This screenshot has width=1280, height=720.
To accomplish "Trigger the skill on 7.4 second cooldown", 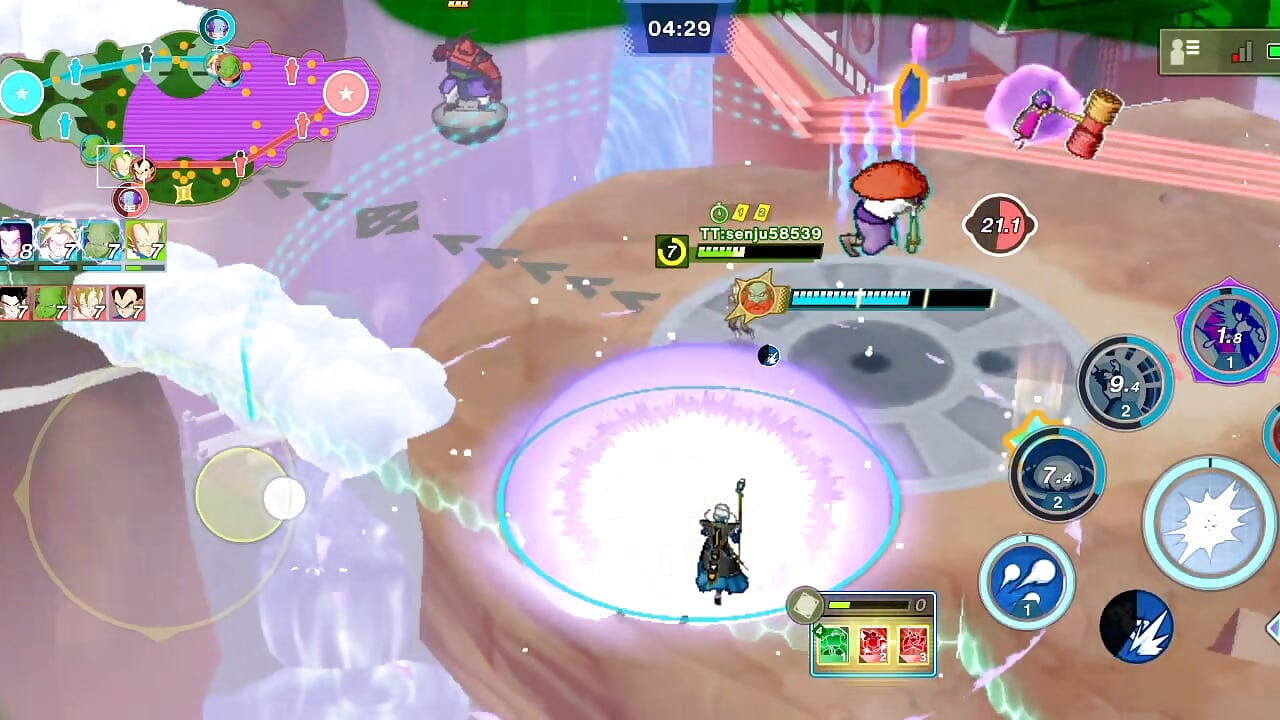I will (1057, 475).
